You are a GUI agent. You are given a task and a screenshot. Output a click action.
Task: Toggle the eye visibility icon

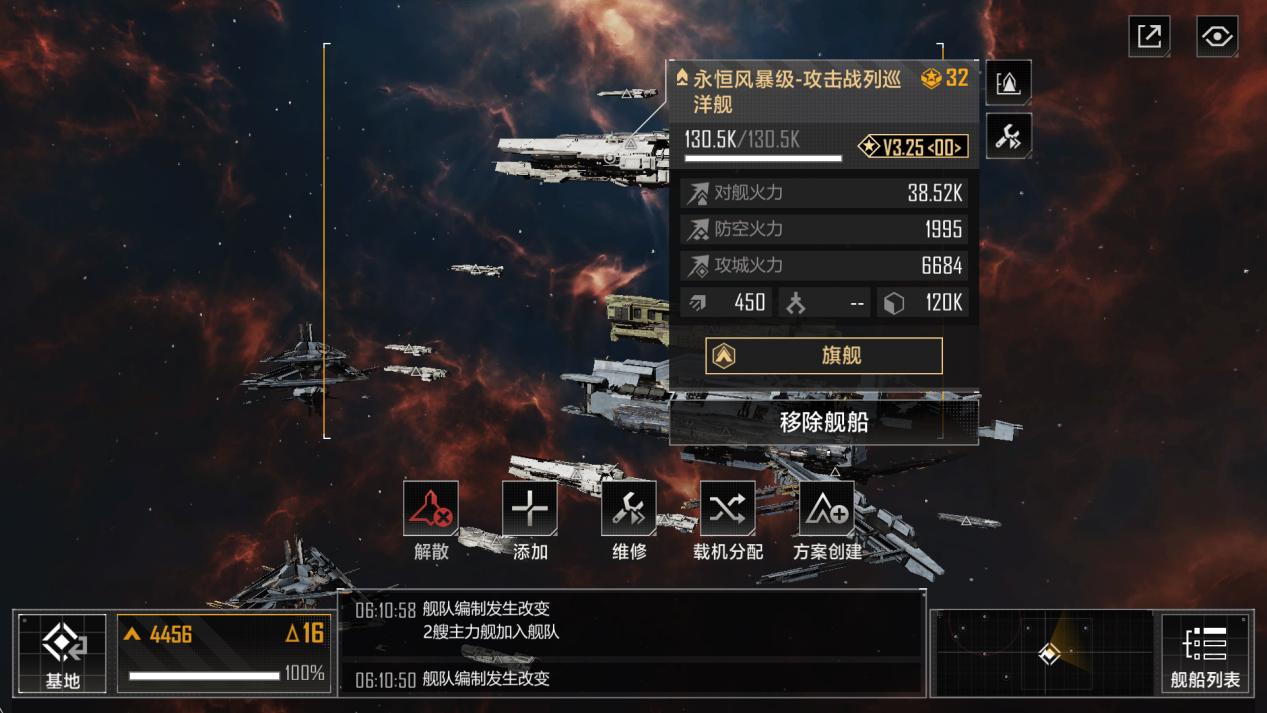1216,37
